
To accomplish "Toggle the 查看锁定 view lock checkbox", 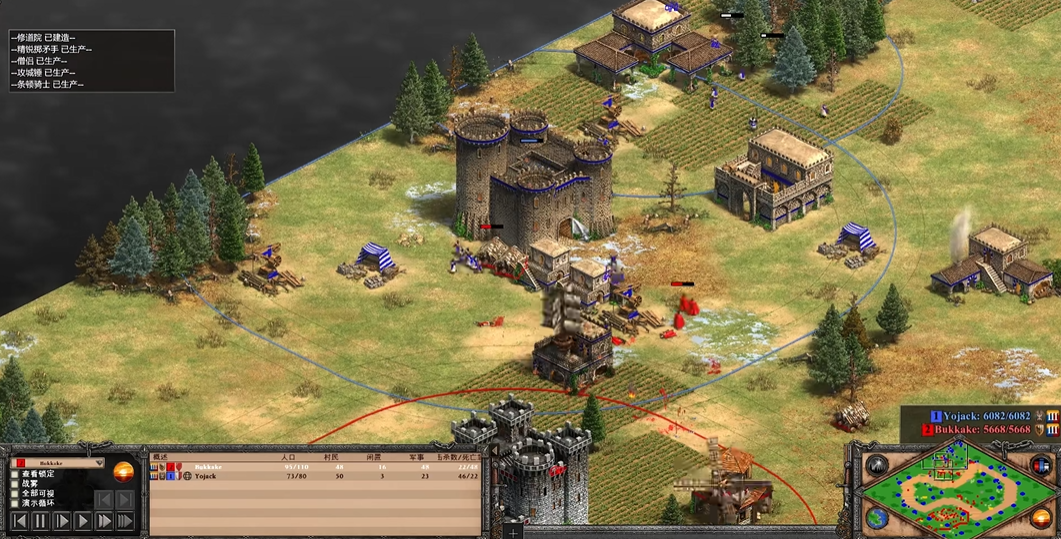I will point(15,474).
